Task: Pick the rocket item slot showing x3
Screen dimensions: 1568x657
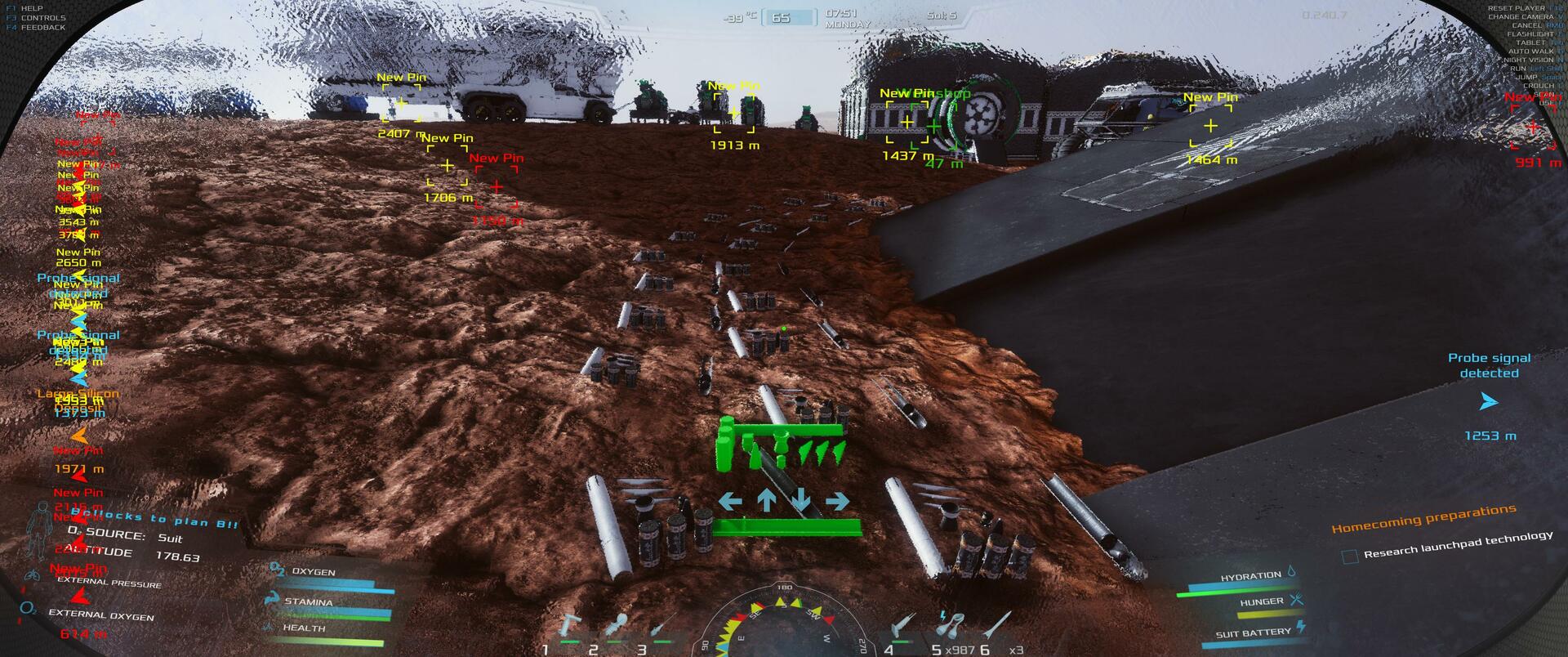Action: [1000, 628]
